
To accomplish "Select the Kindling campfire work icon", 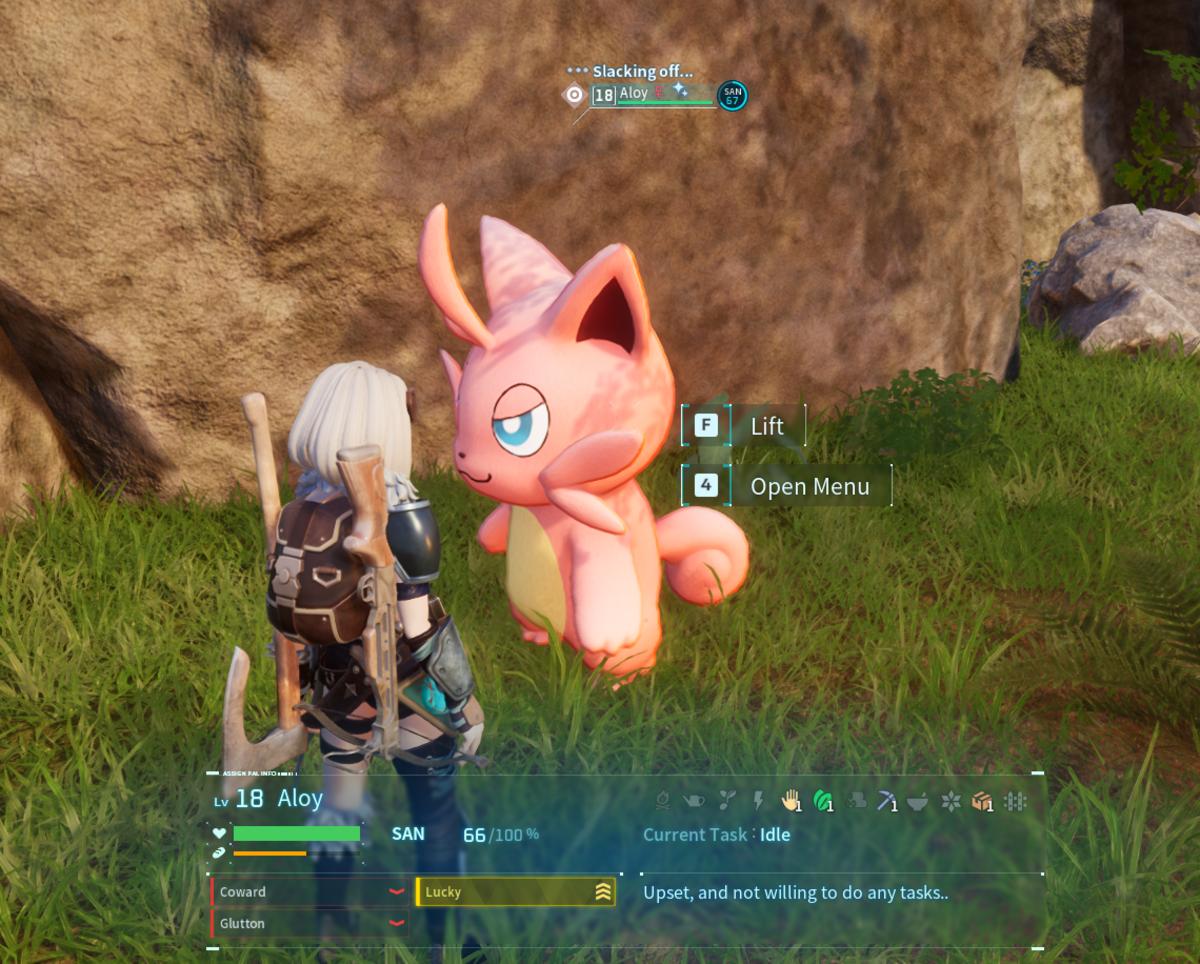I will pos(662,800).
